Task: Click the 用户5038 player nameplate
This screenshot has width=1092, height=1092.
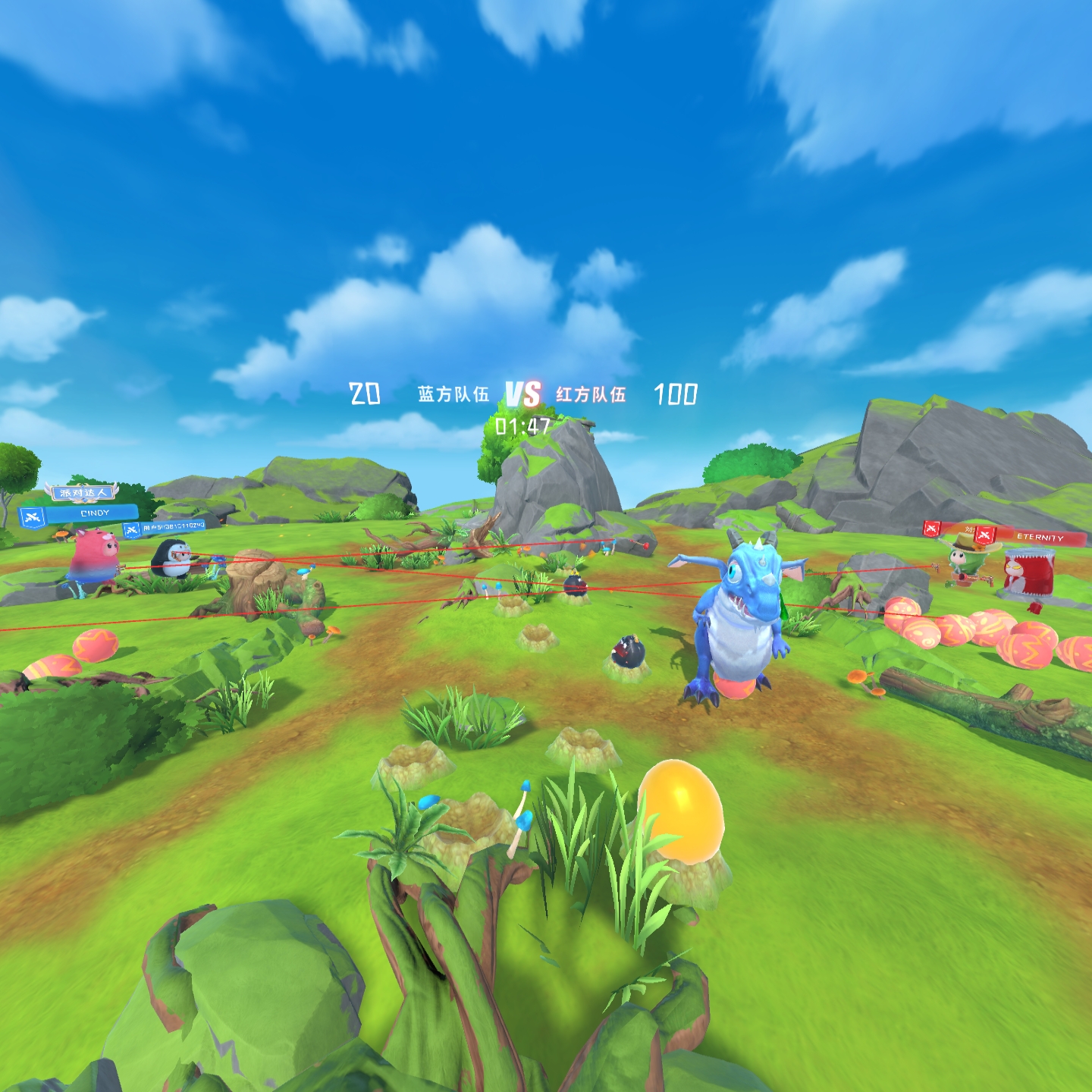Action: 174,527
